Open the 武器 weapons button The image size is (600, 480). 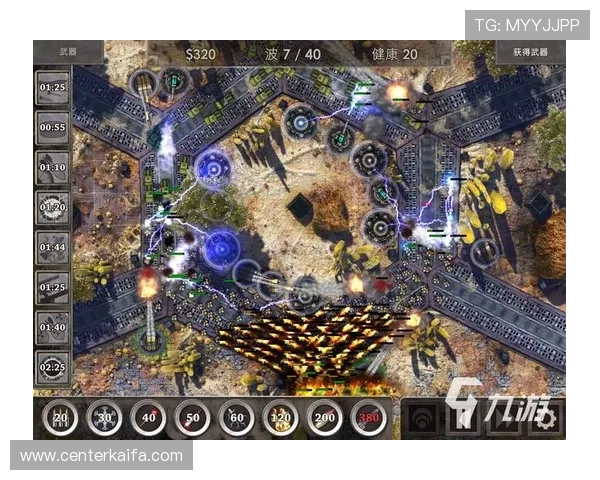tap(68, 52)
